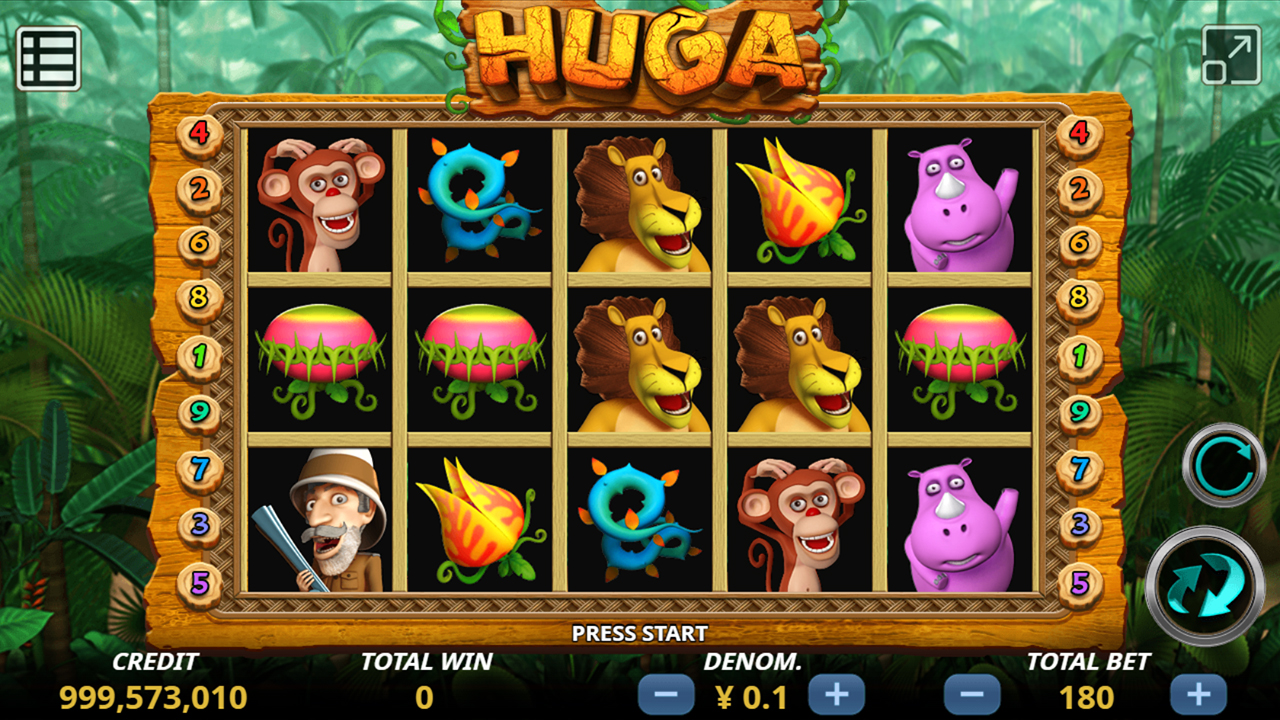Lower total bet using the minus button
This screenshot has width=1280, height=720.
click(x=972, y=695)
